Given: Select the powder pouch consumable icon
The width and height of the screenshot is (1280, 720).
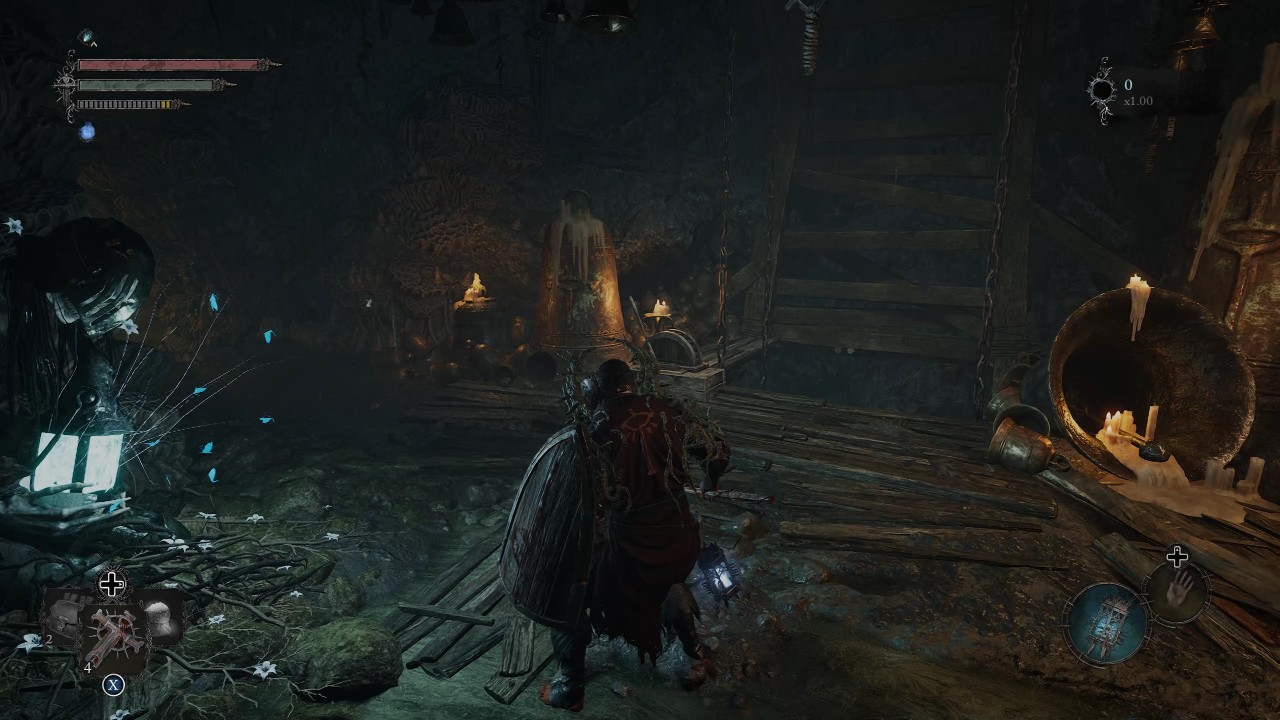Looking at the screenshot, I should (x=160, y=620).
